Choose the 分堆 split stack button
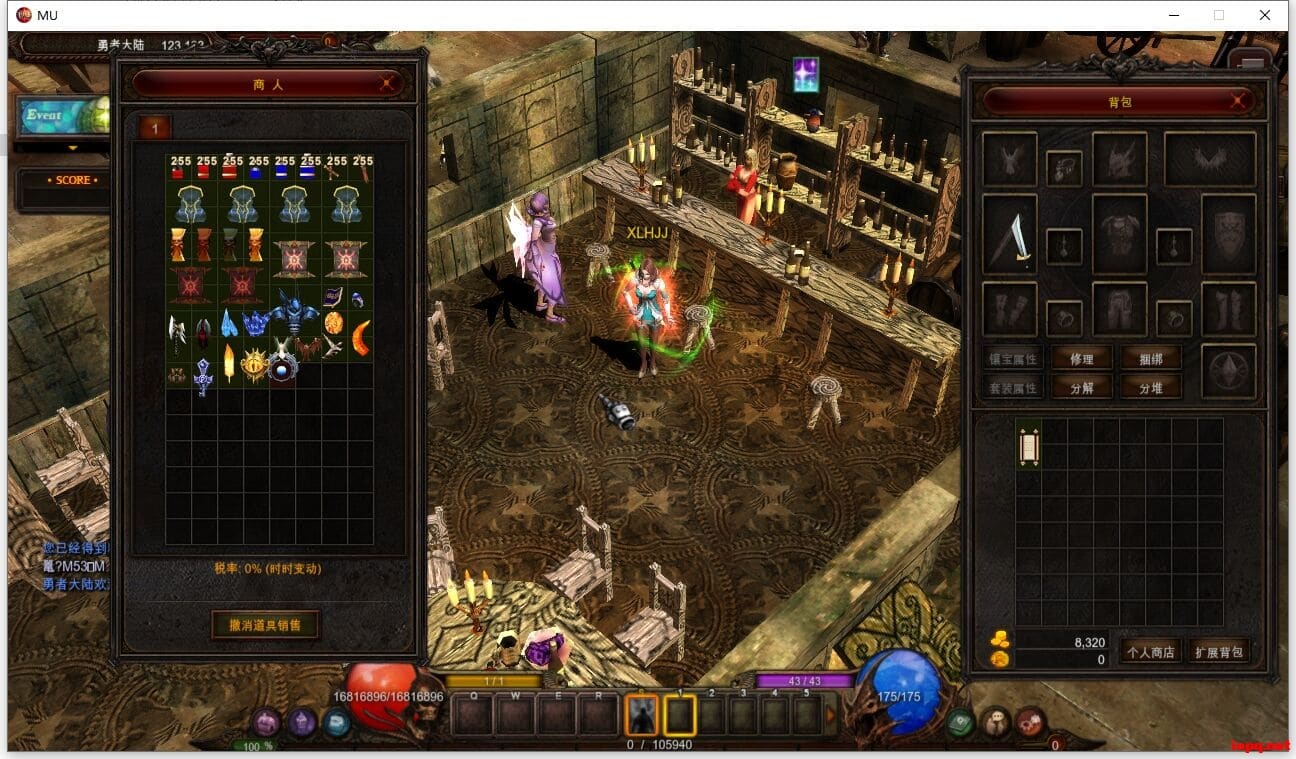 pyautogui.click(x=1151, y=387)
